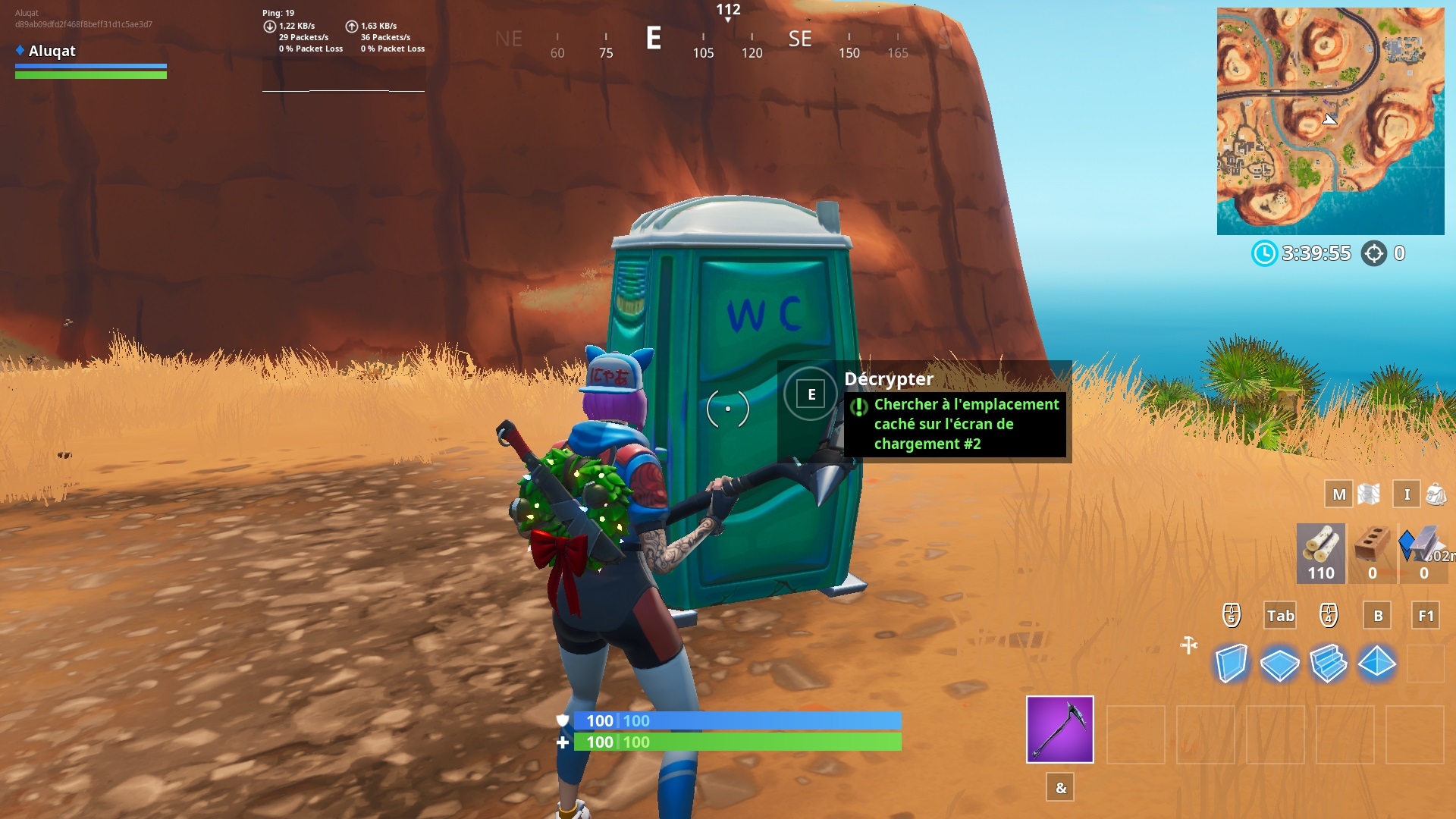Click the Tab key hint
Viewport: 1456px width, 819px height.
pos(1280,616)
